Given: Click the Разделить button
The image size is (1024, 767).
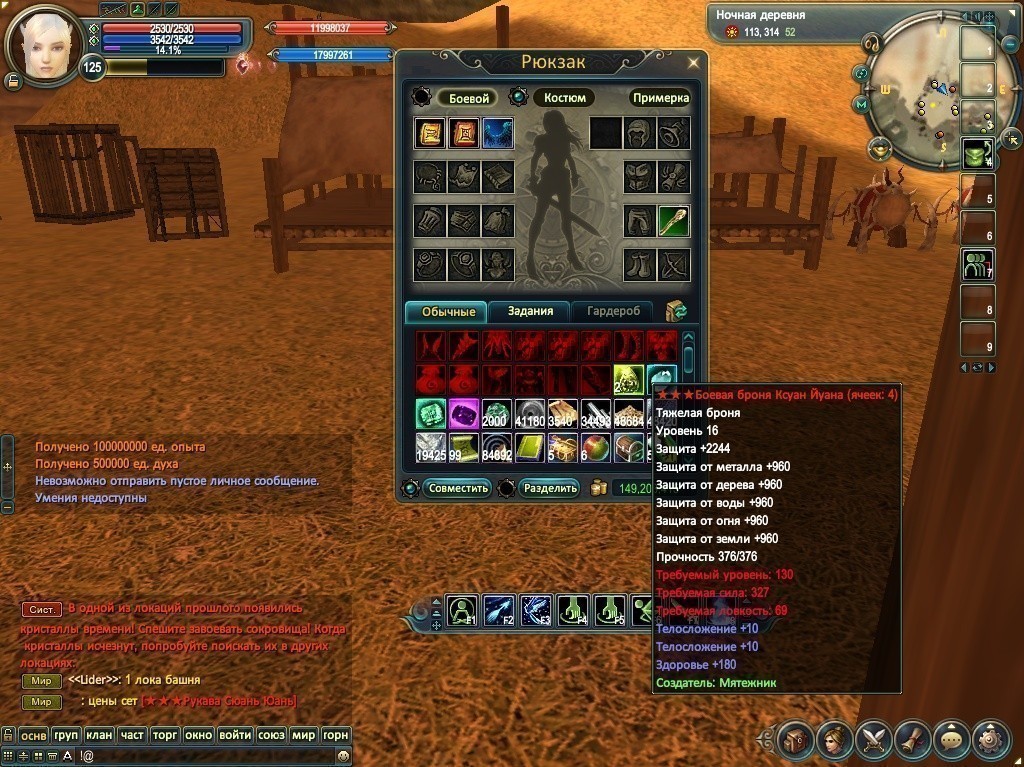Looking at the screenshot, I should 549,488.
